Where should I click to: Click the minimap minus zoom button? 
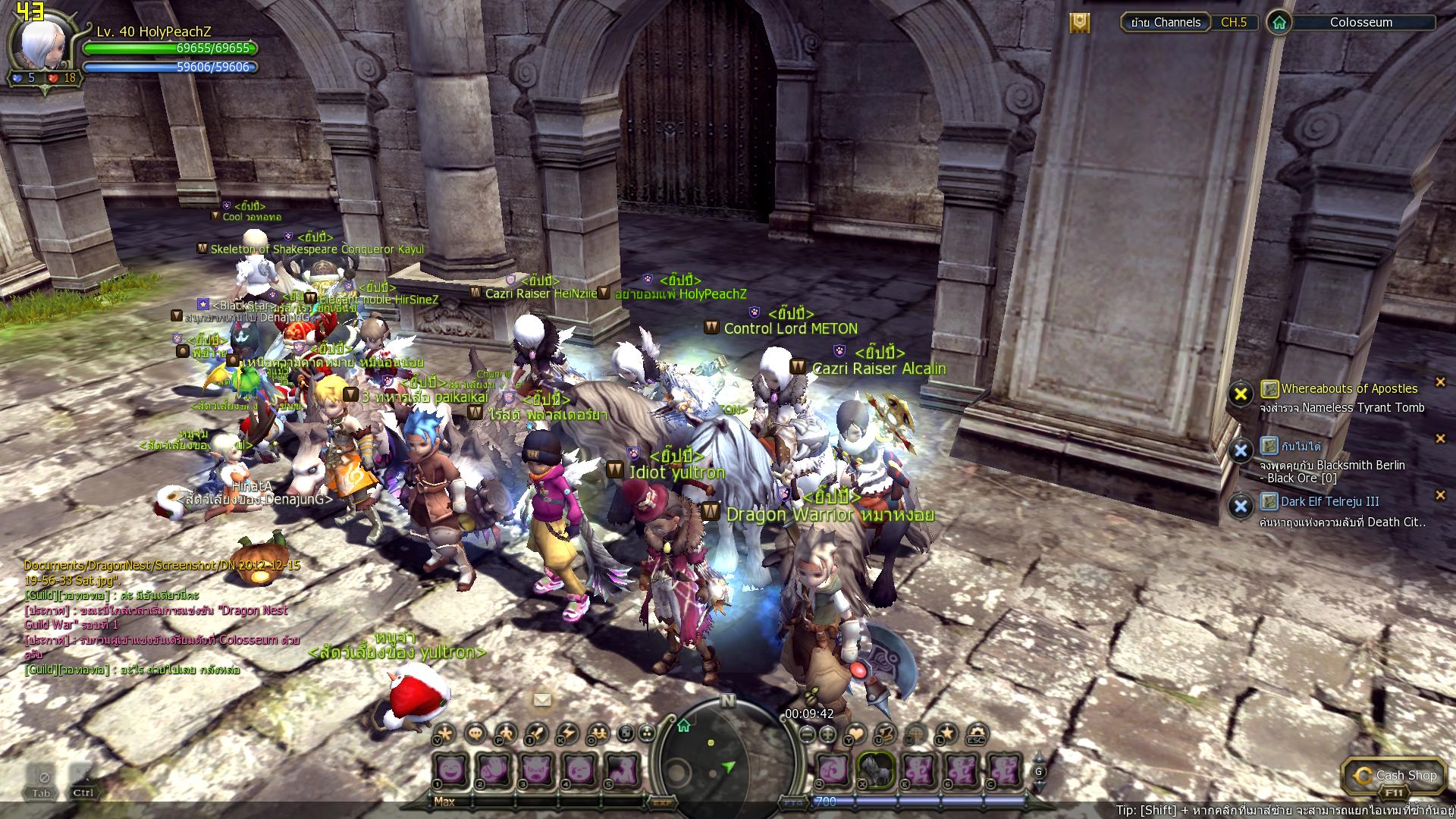807,733
